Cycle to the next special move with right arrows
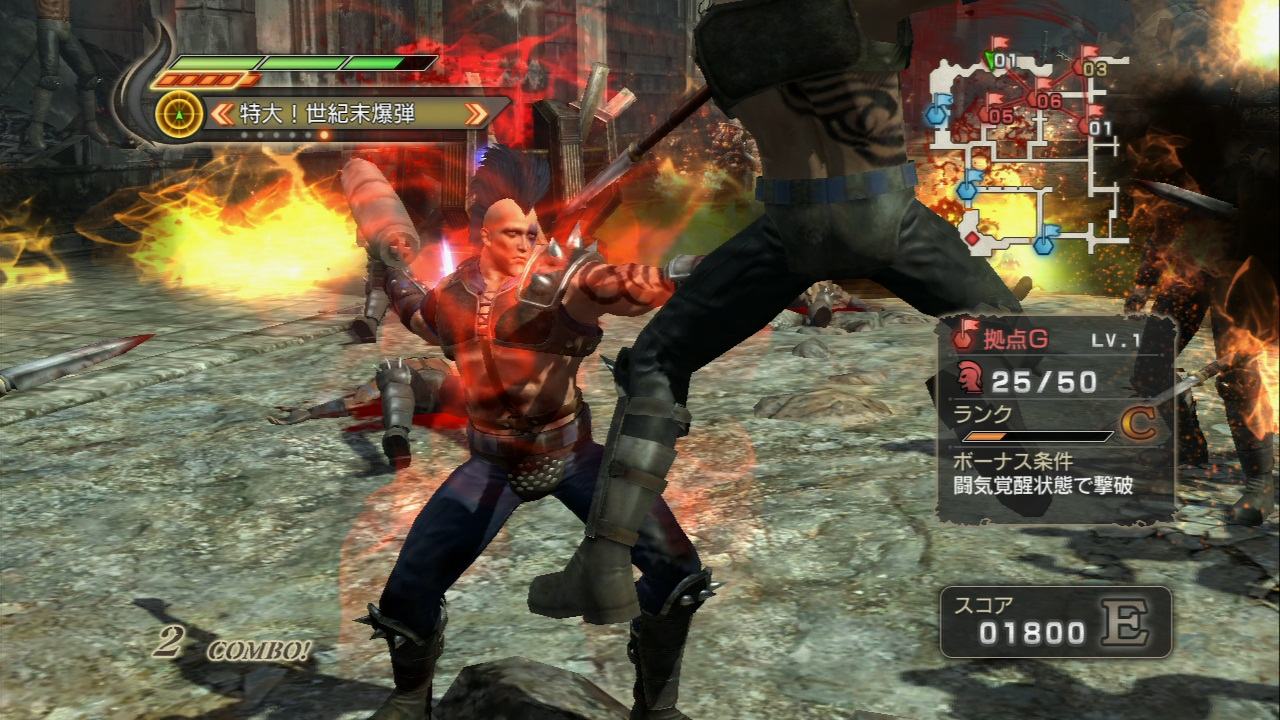Image resolution: width=1280 pixels, height=720 pixels. [x=477, y=113]
